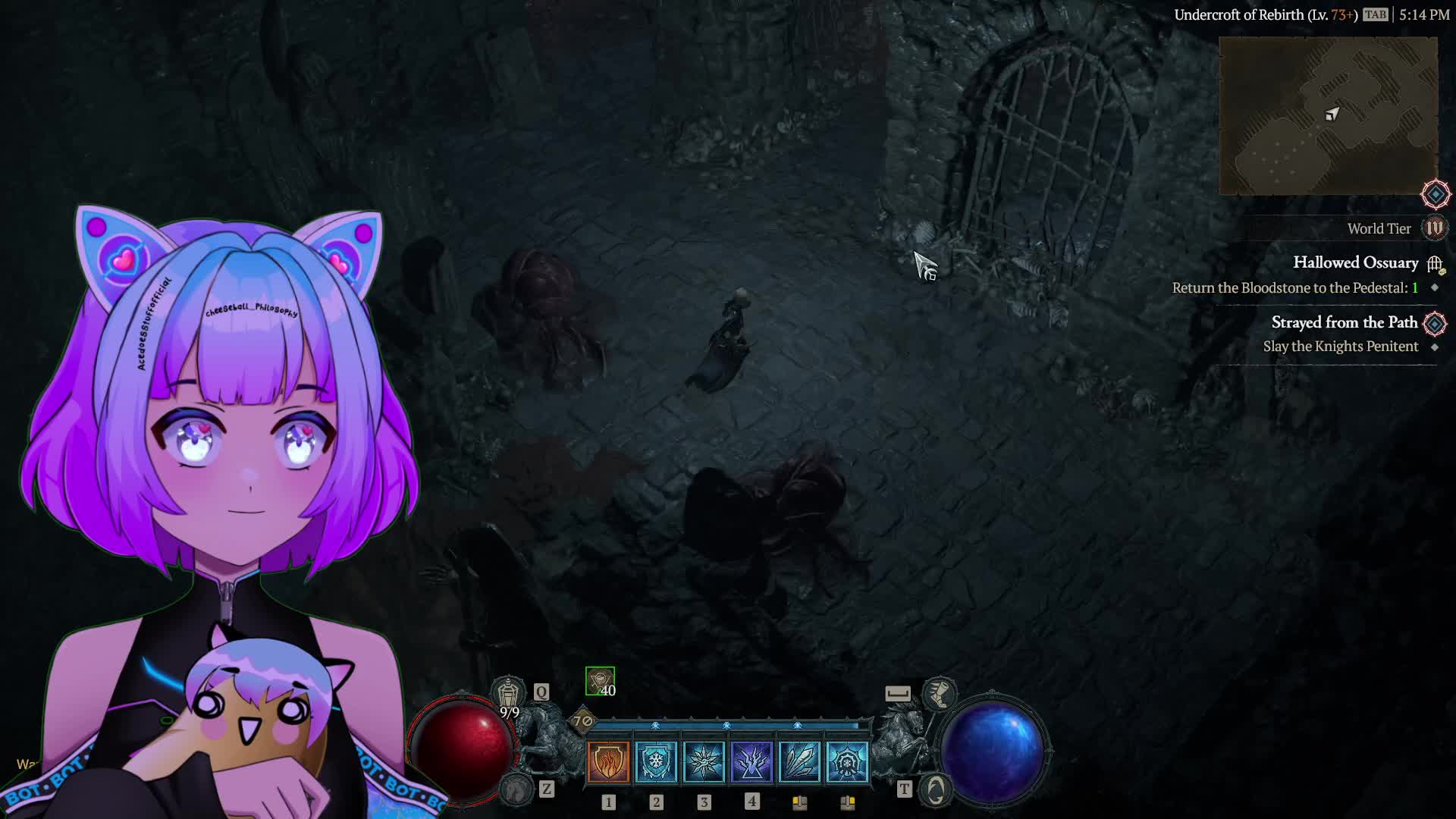The image size is (1456, 819).
Task: Fire the Ice Shards skill
Action: click(799, 761)
